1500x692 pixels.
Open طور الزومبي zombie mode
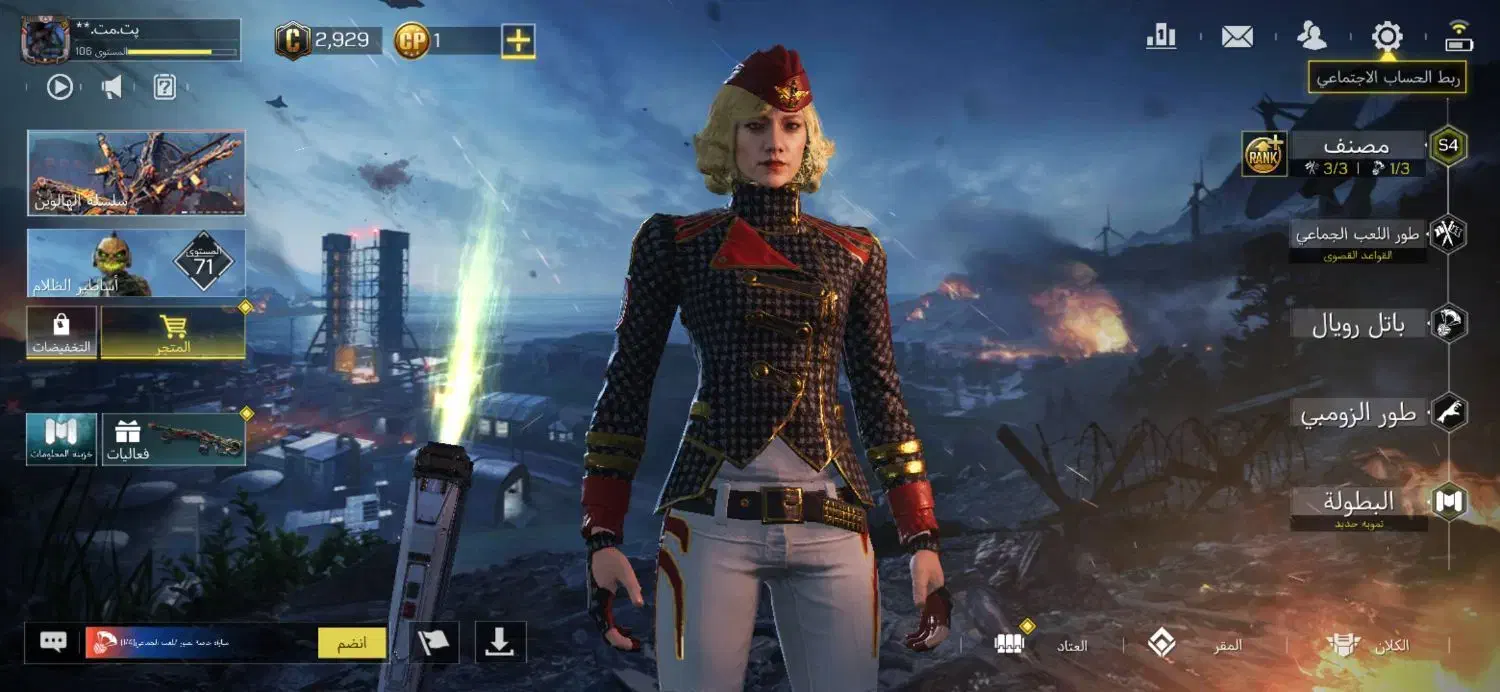(1358, 414)
